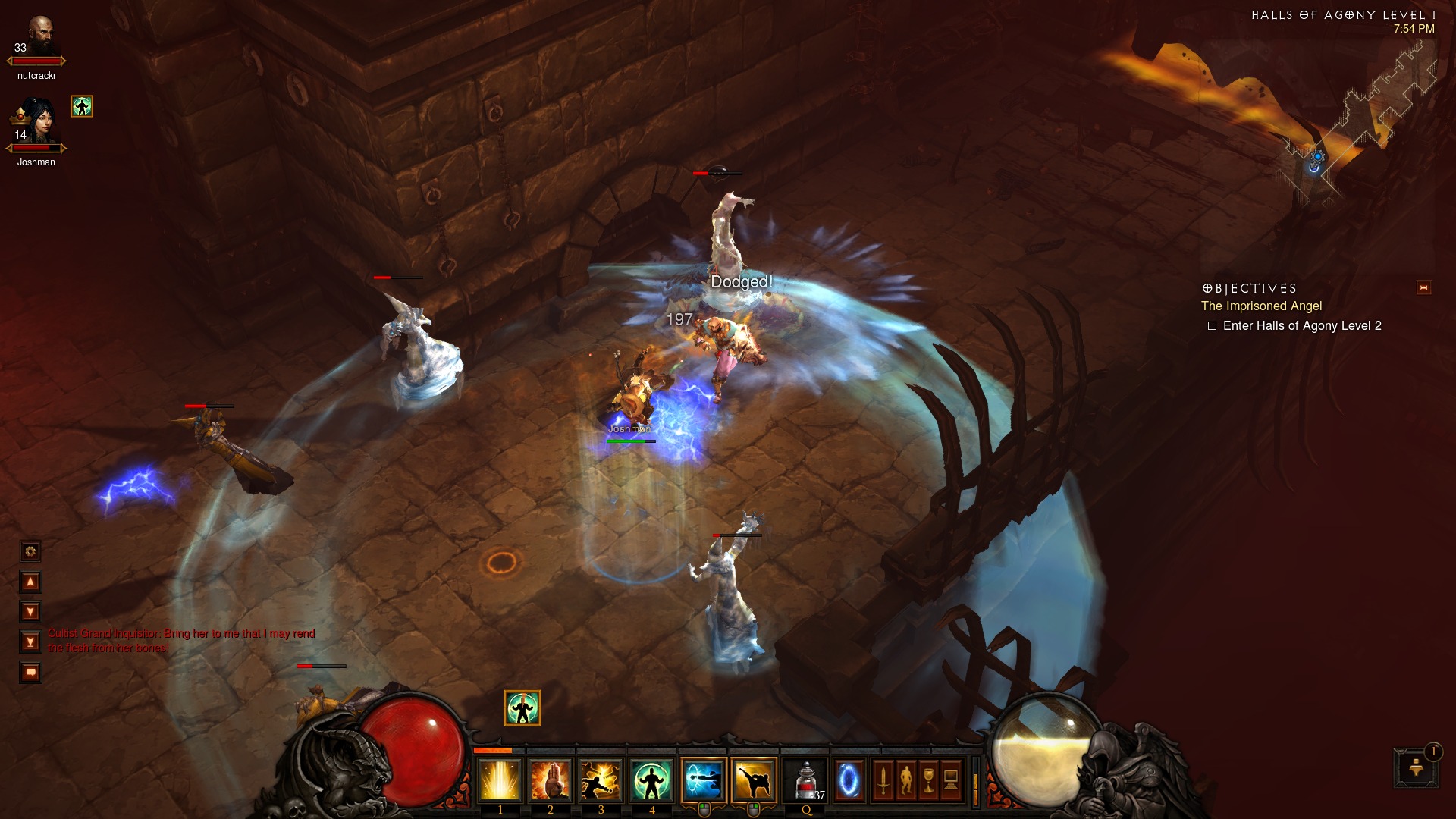Click the chat scroll-up arrow button
1456x819 pixels.
click(x=30, y=582)
